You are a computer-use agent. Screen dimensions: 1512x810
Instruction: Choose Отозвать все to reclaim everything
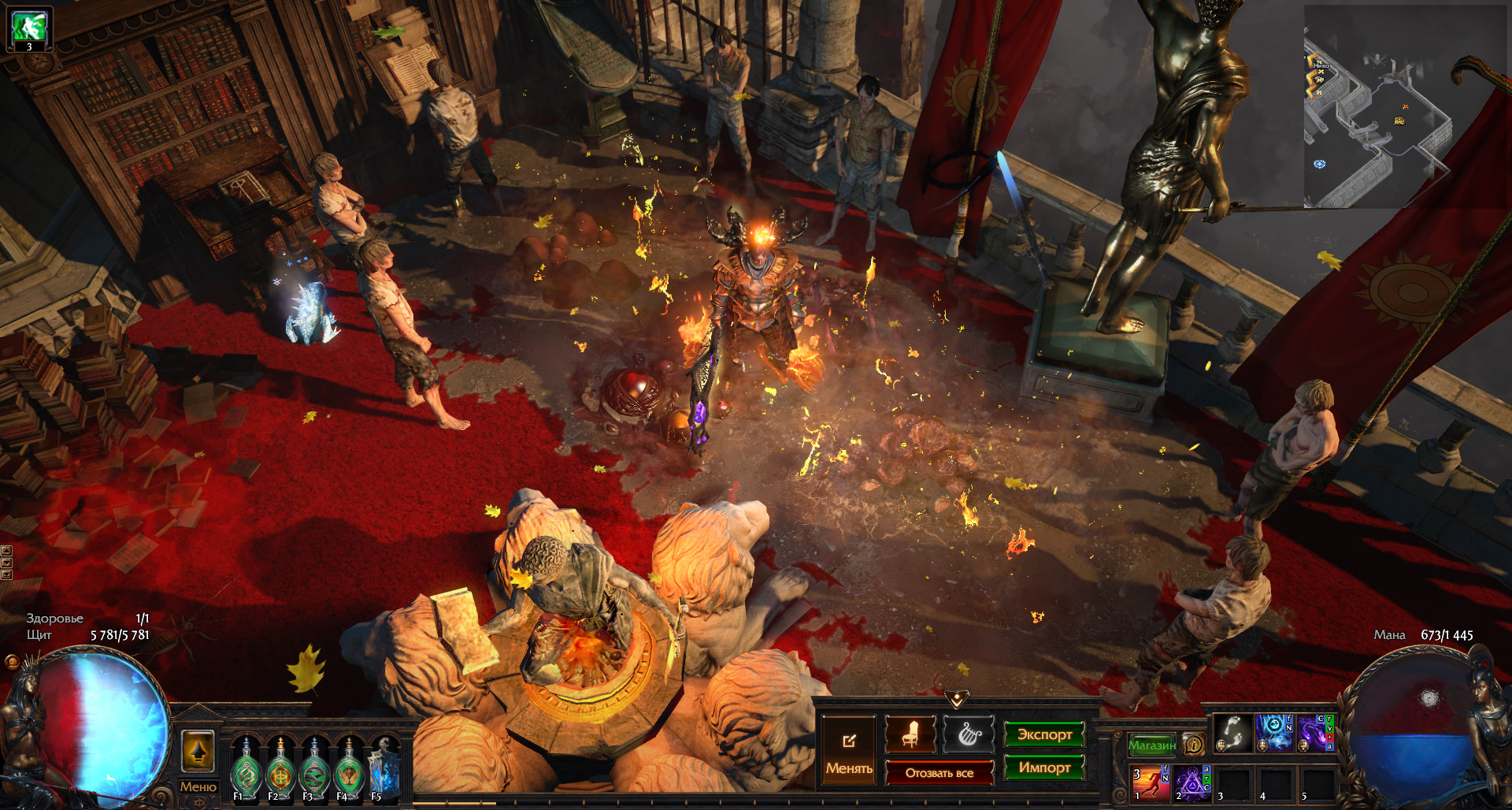tap(939, 773)
